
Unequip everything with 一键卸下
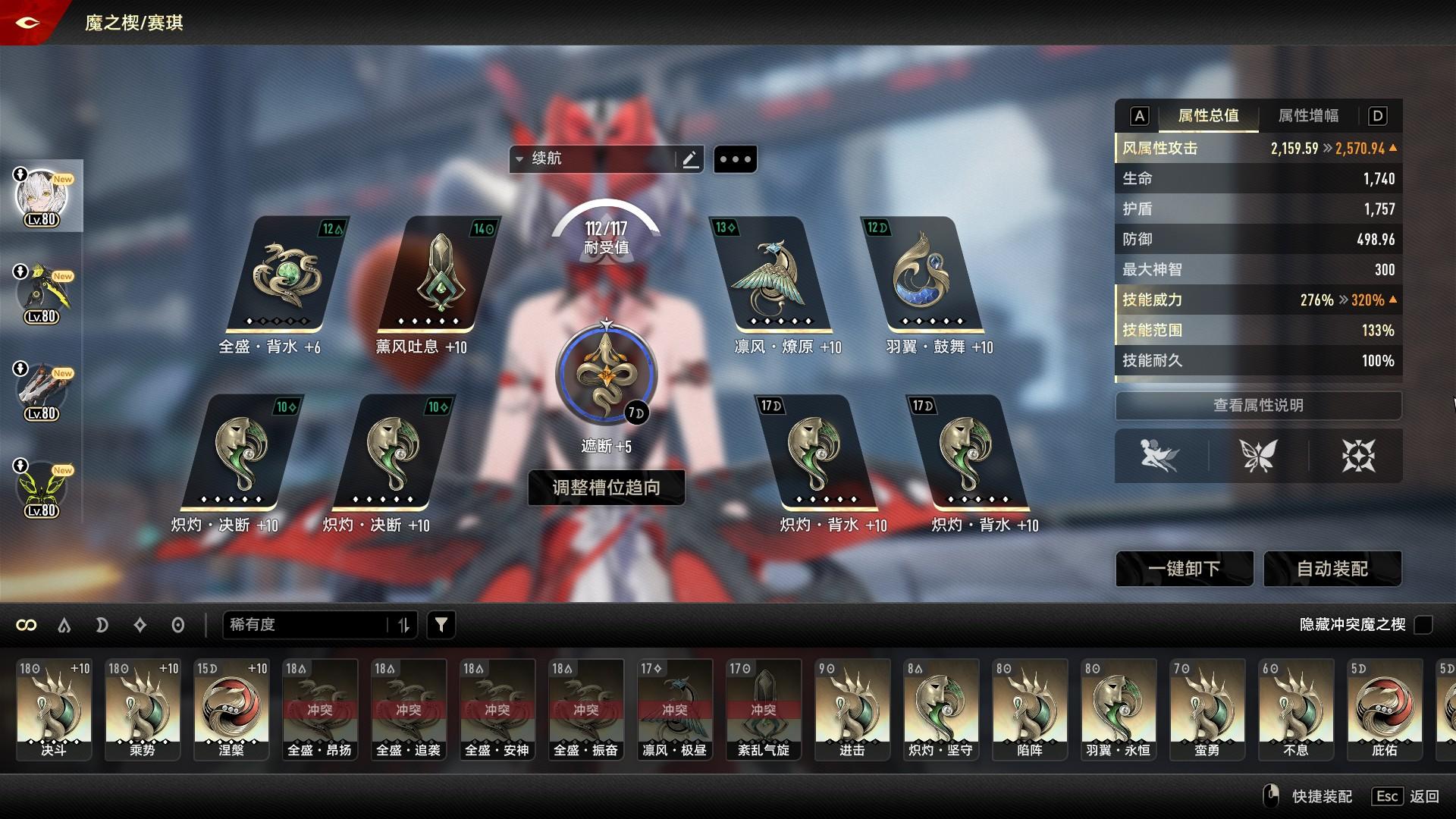1184,569
